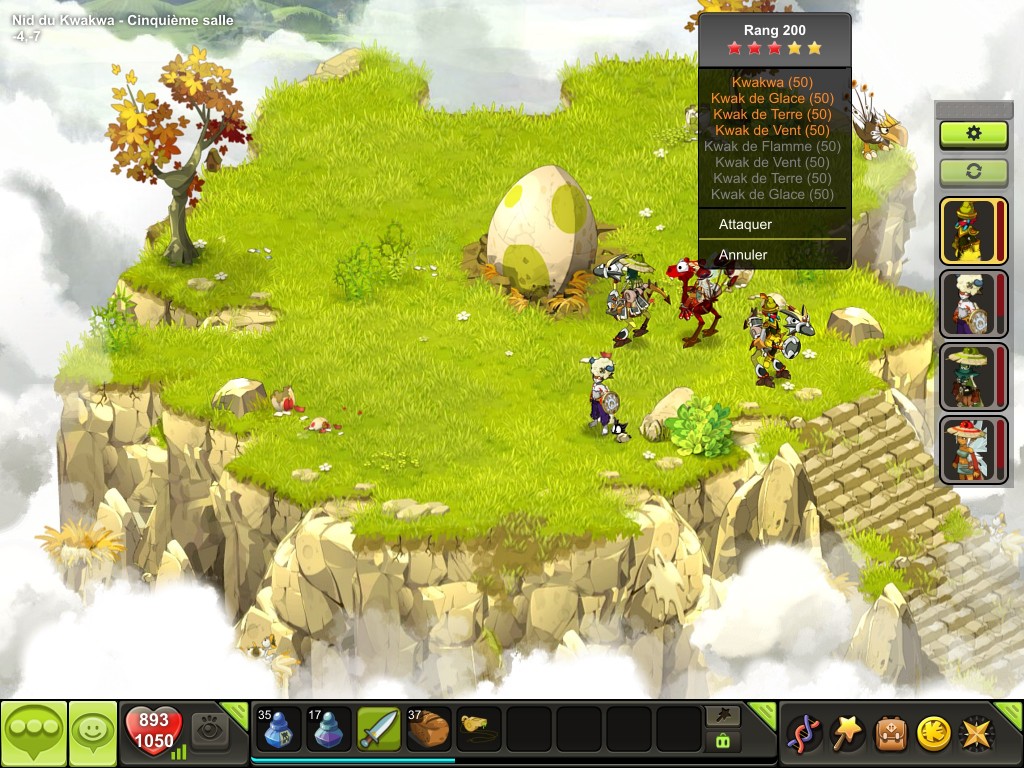Select the sword weapon slot
Viewport: 1024px width, 768px height.
point(379,730)
